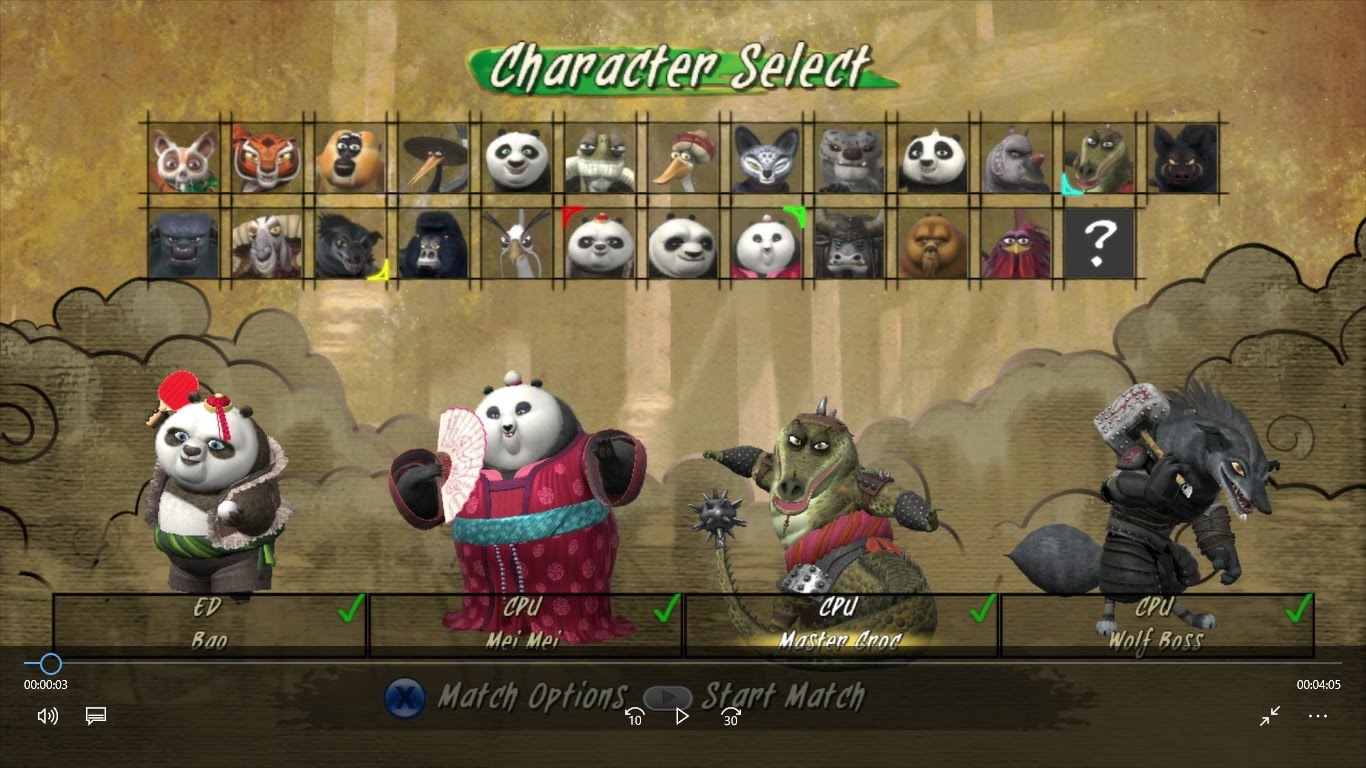
Task: Choose the red chicken character portrait
Action: coord(1015,243)
